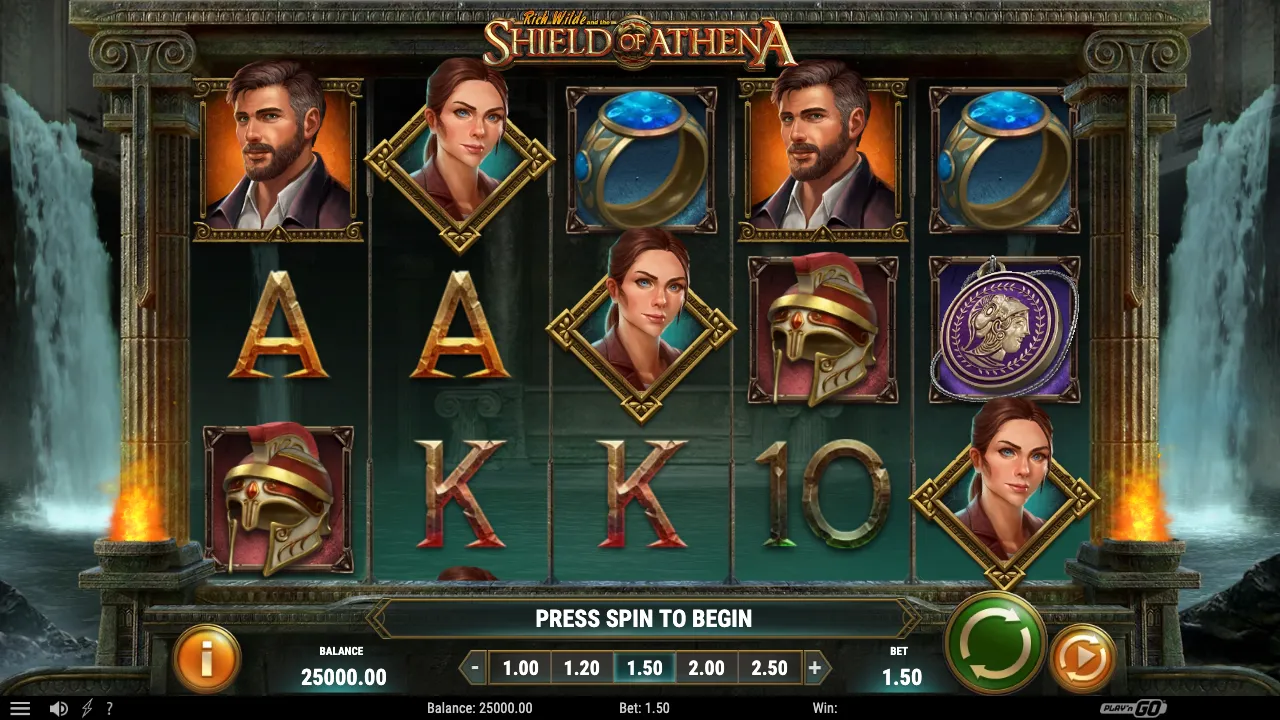Activate the orange quick spin button
The image size is (1280, 720).
click(x=1084, y=658)
